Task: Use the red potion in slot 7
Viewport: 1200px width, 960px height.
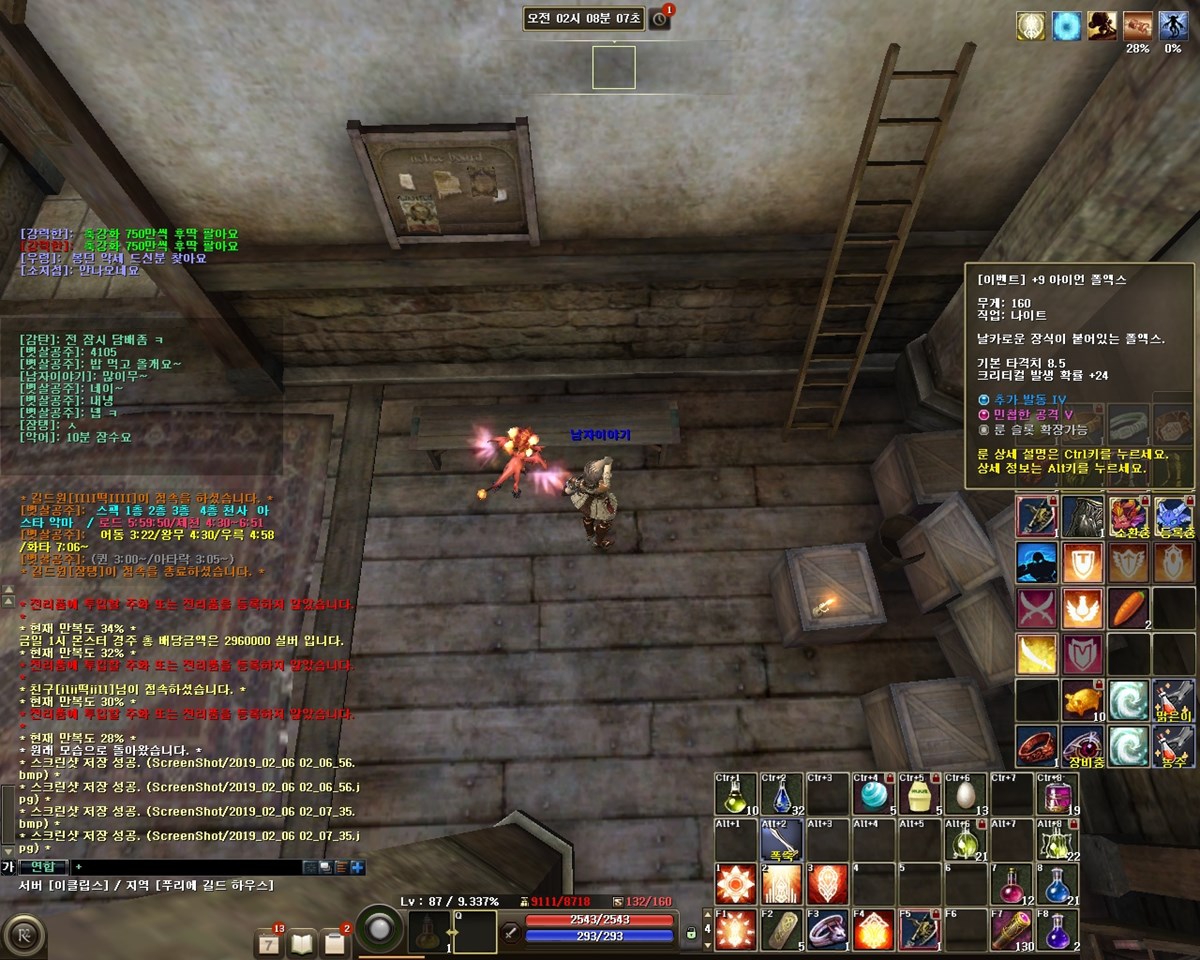Action: [1012, 885]
